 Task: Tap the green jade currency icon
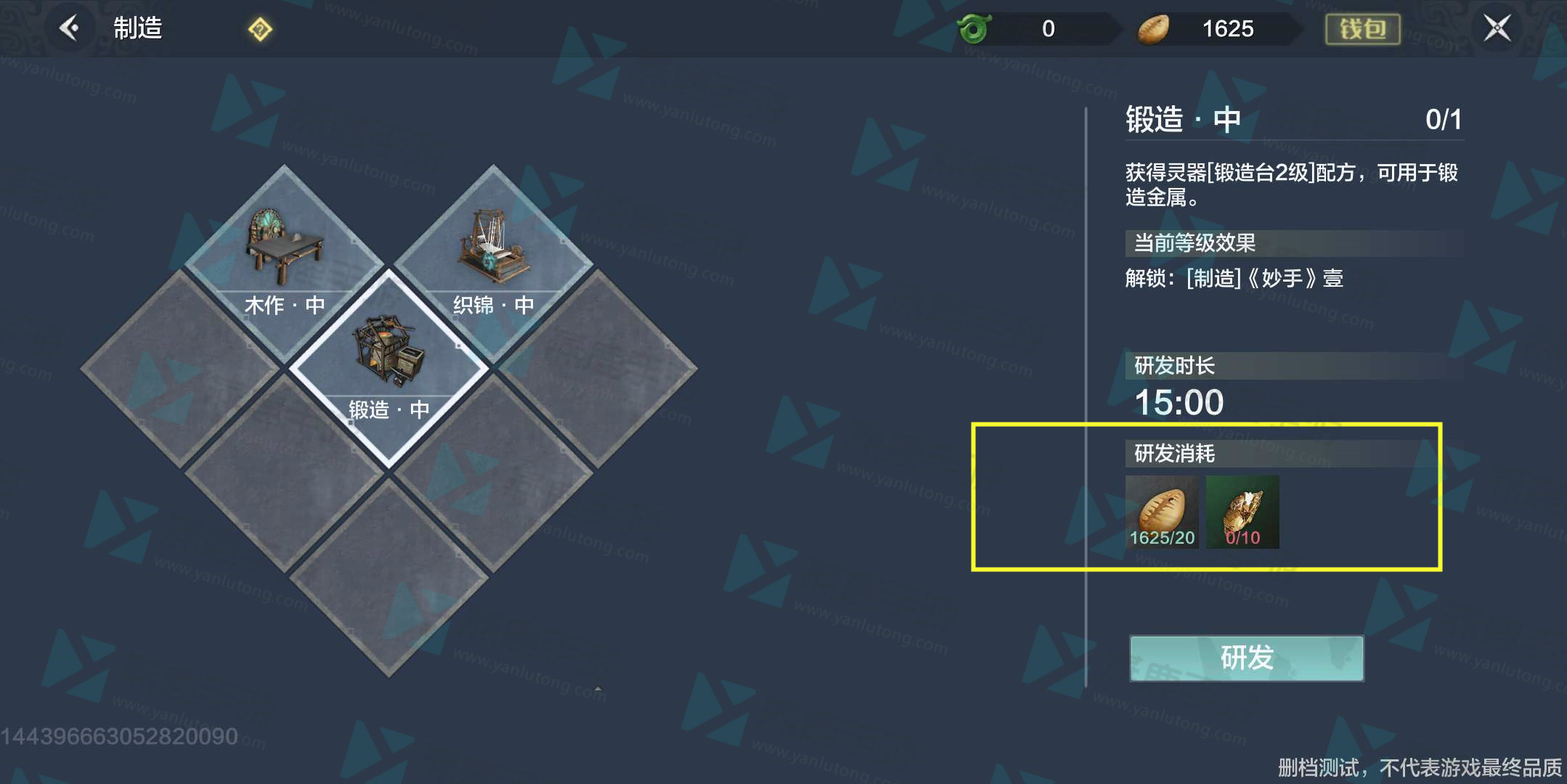click(974, 29)
